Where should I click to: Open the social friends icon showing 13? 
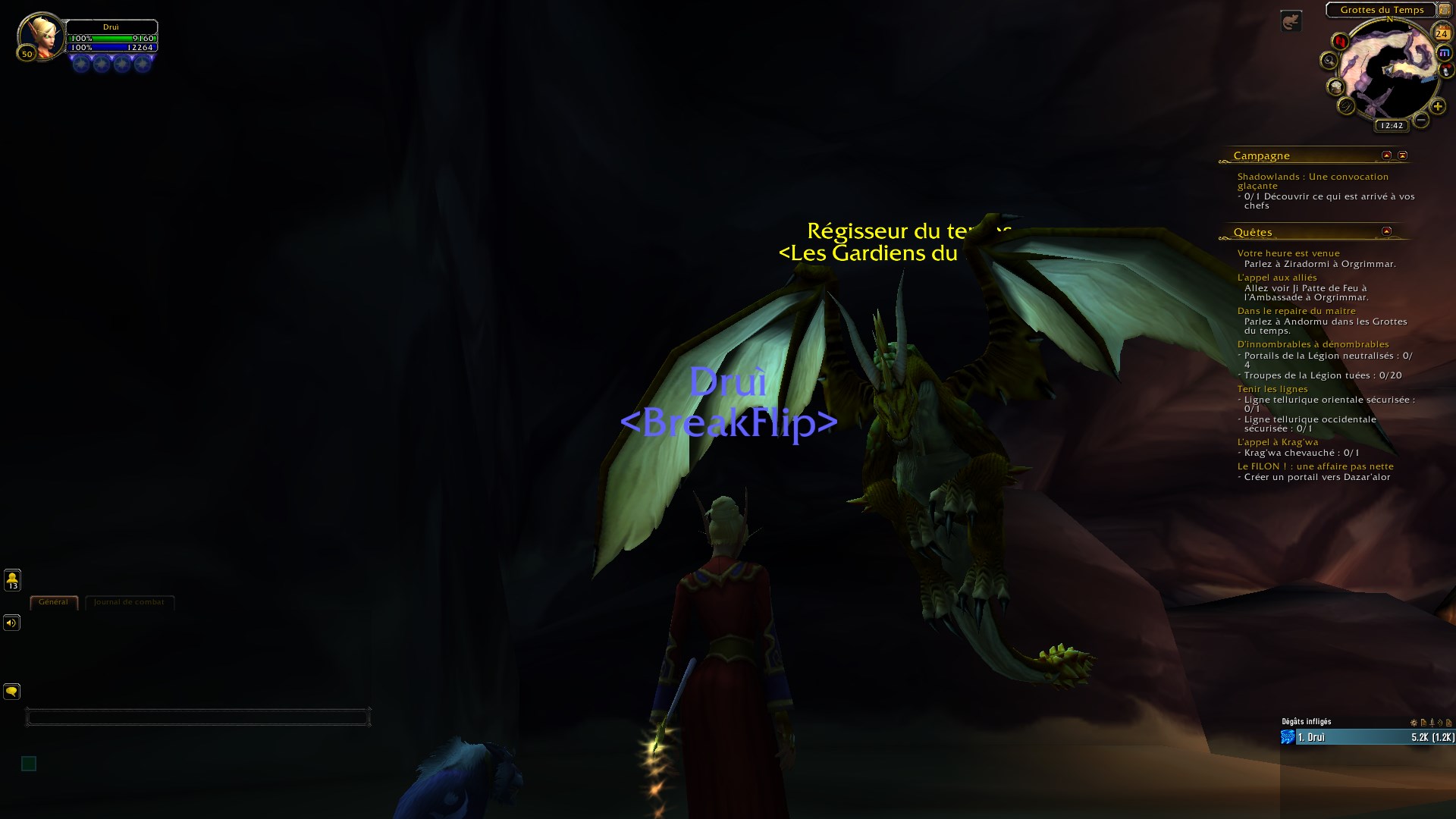[x=11, y=580]
